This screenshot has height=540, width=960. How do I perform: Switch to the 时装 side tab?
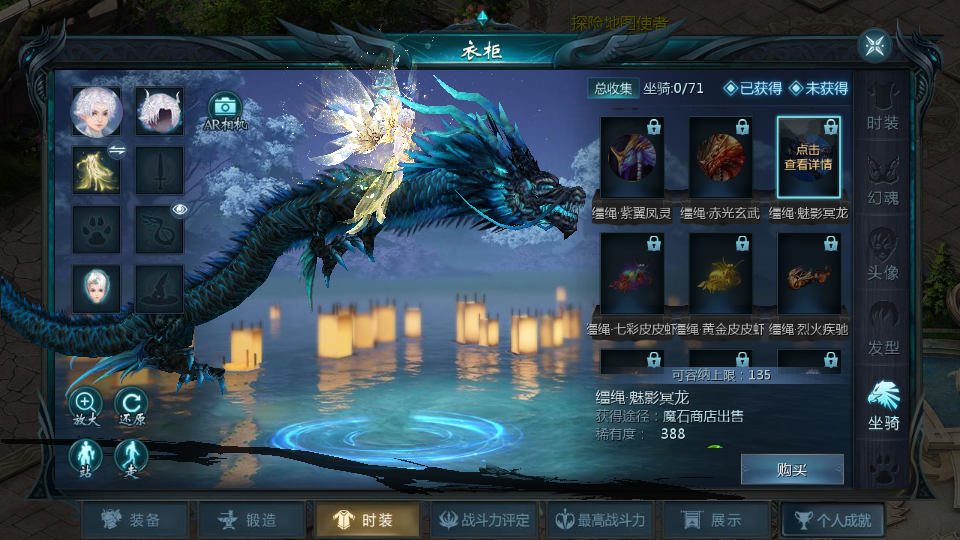(x=882, y=108)
